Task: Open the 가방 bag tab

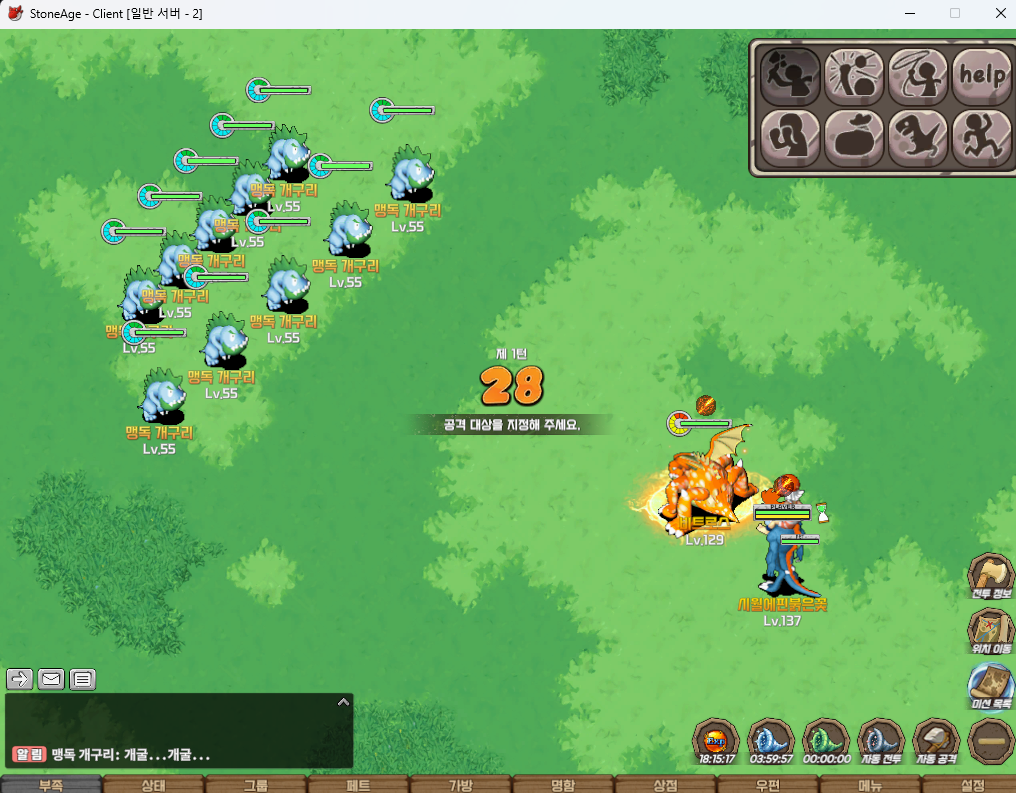Action: click(459, 785)
